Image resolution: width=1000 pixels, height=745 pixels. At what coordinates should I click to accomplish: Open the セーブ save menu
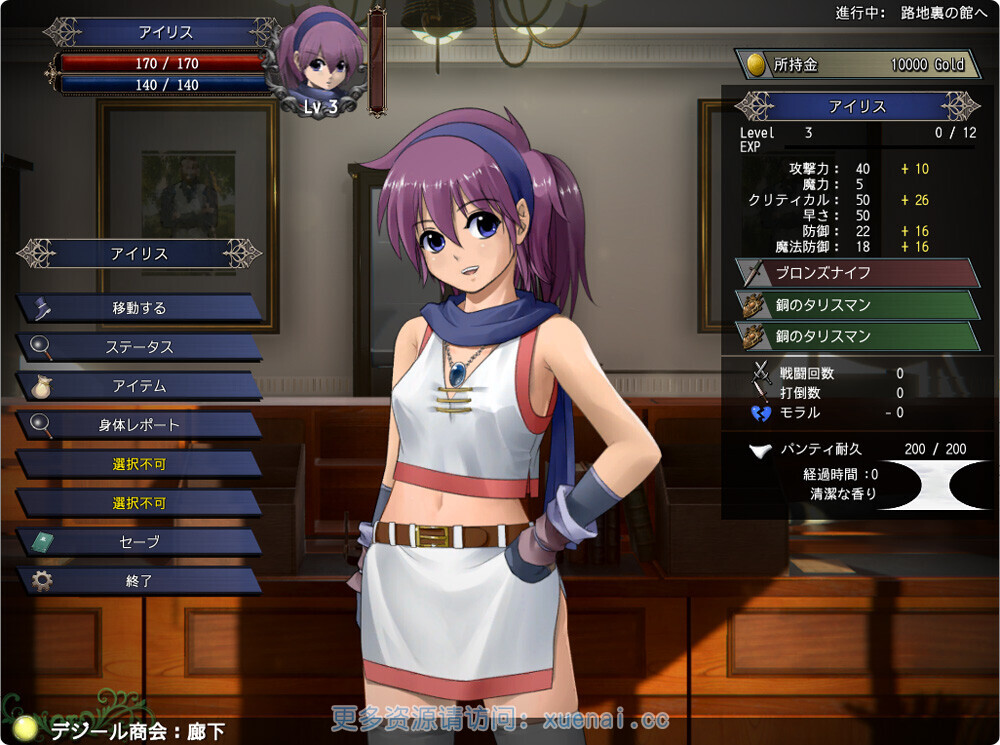pos(139,542)
